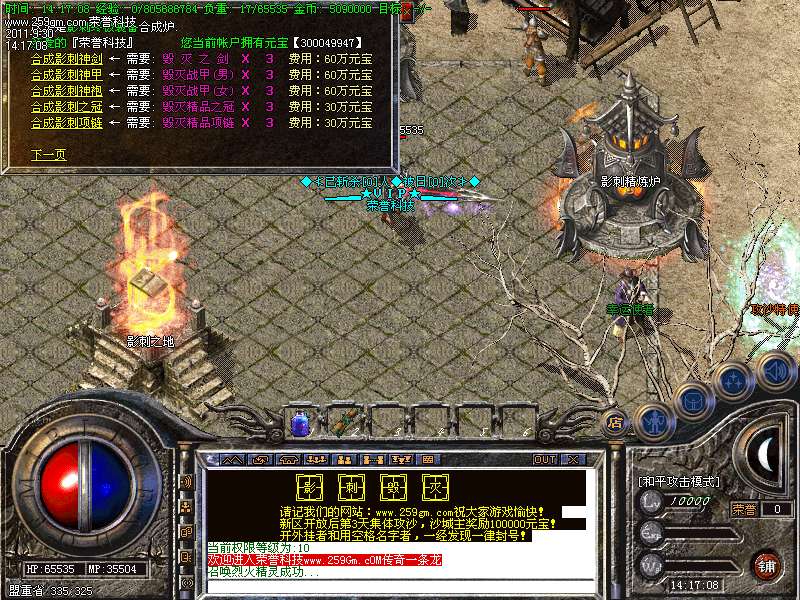Select the 合成影刺神甲 option
Image resolution: width=800 pixels, height=600 pixels.
tap(66, 74)
